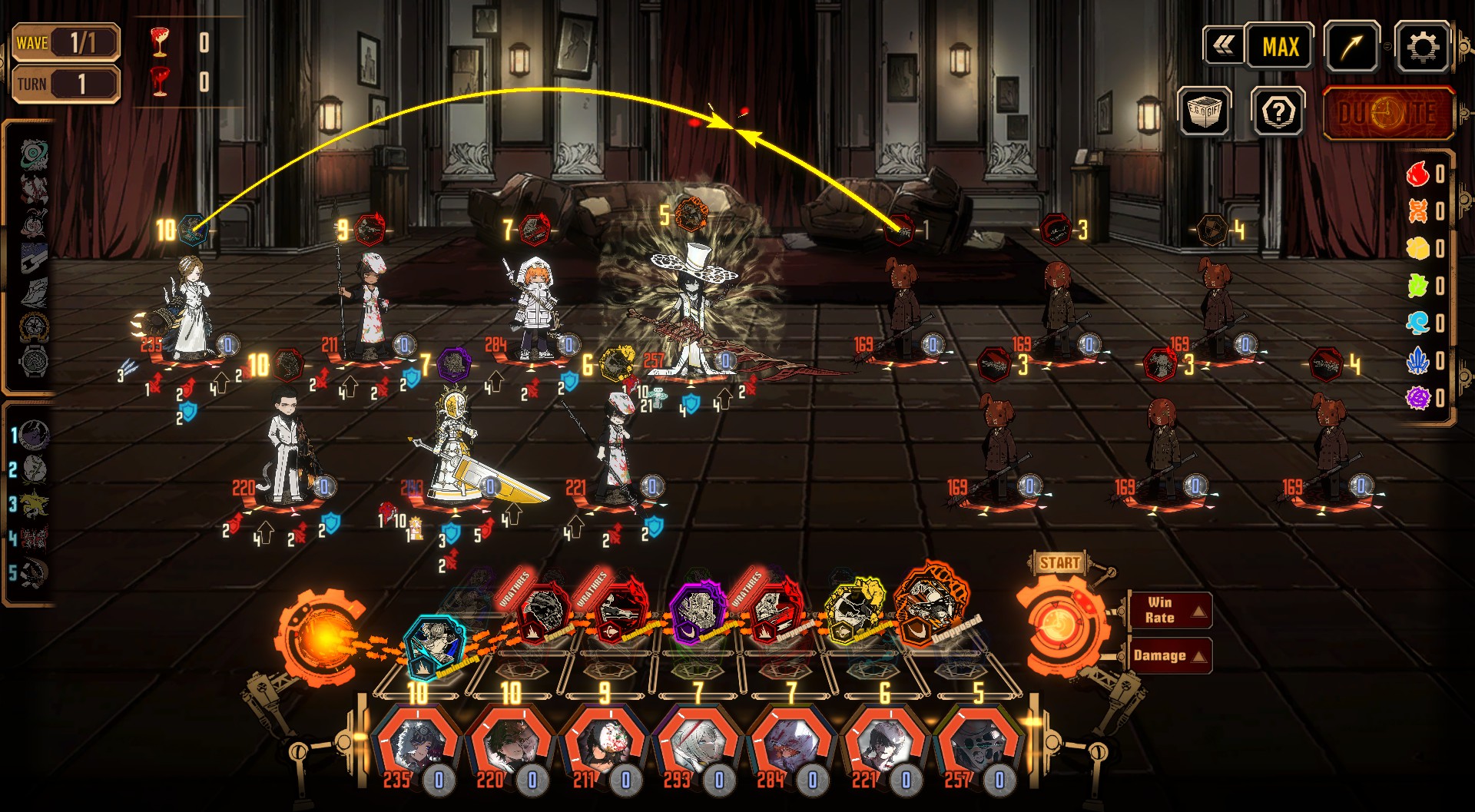Select the sinner portrait with 284 HP
This screenshot has width=1475, height=812.
(x=791, y=745)
